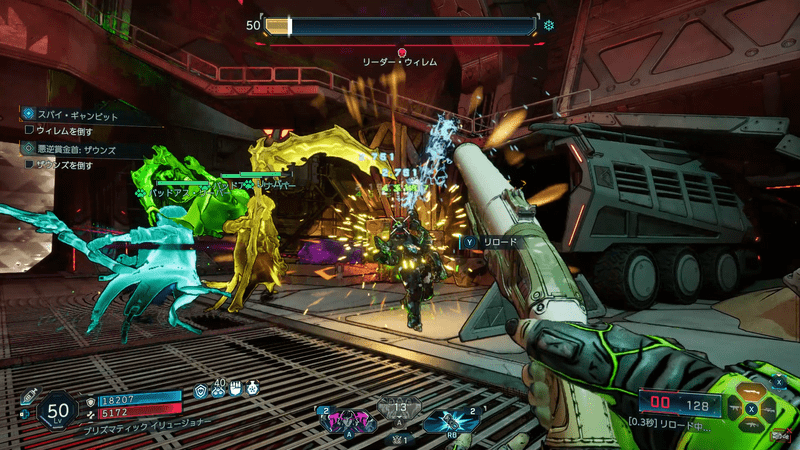
Task: Click the flask buff status icon
Action: coord(253,388)
